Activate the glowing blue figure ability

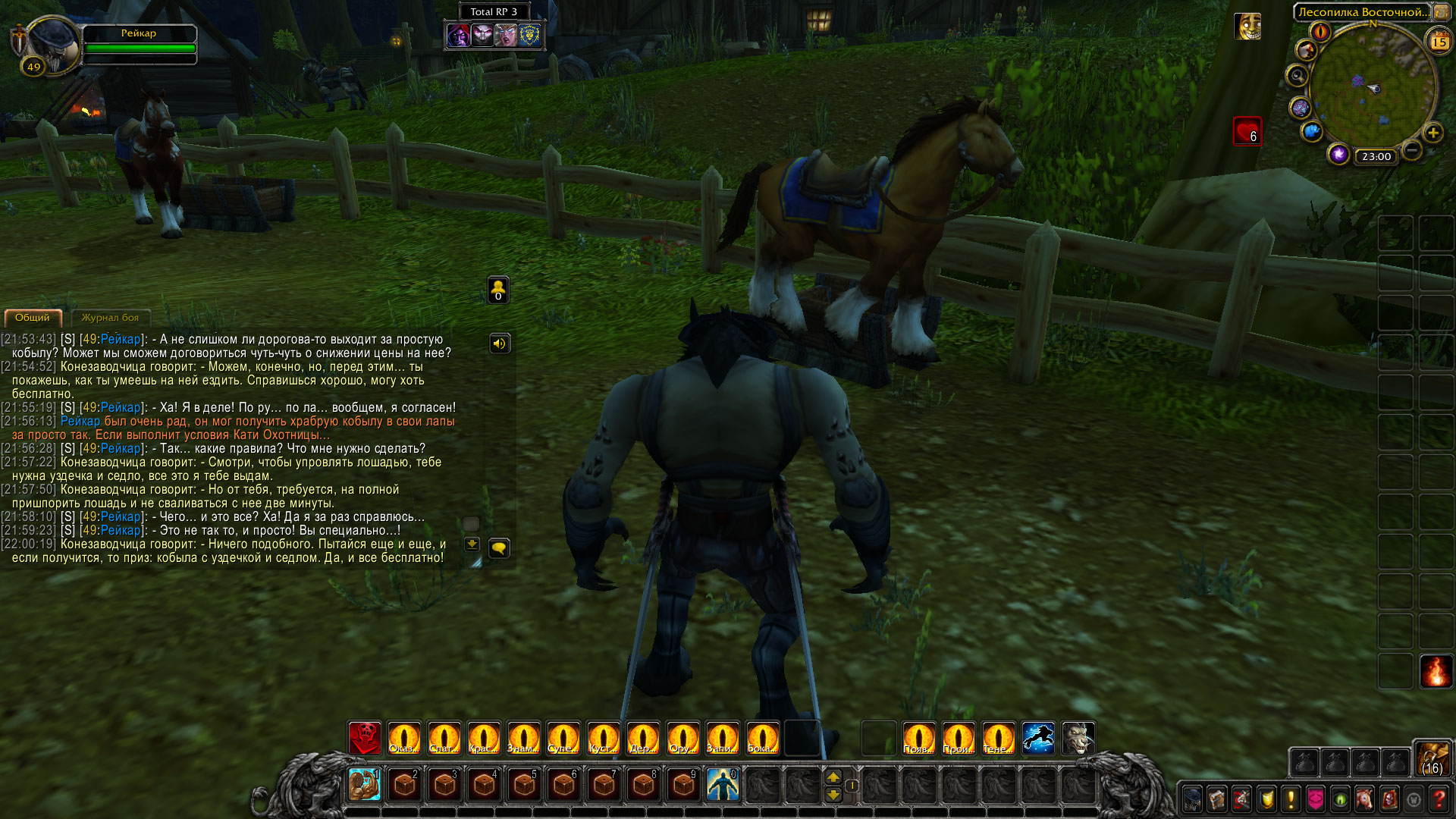pyautogui.click(x=722, y=784)
